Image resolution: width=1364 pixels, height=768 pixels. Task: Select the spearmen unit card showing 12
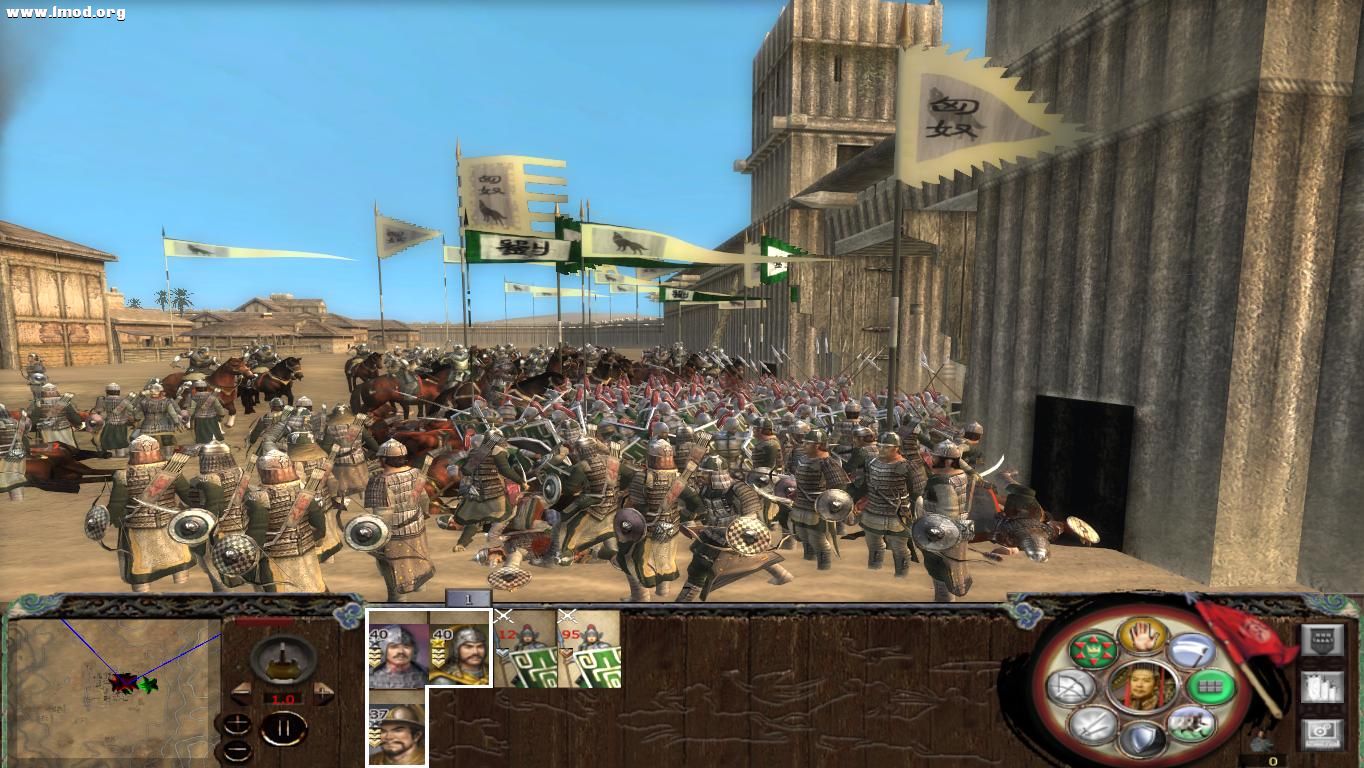pyautogui.click(x=526, y=648)
